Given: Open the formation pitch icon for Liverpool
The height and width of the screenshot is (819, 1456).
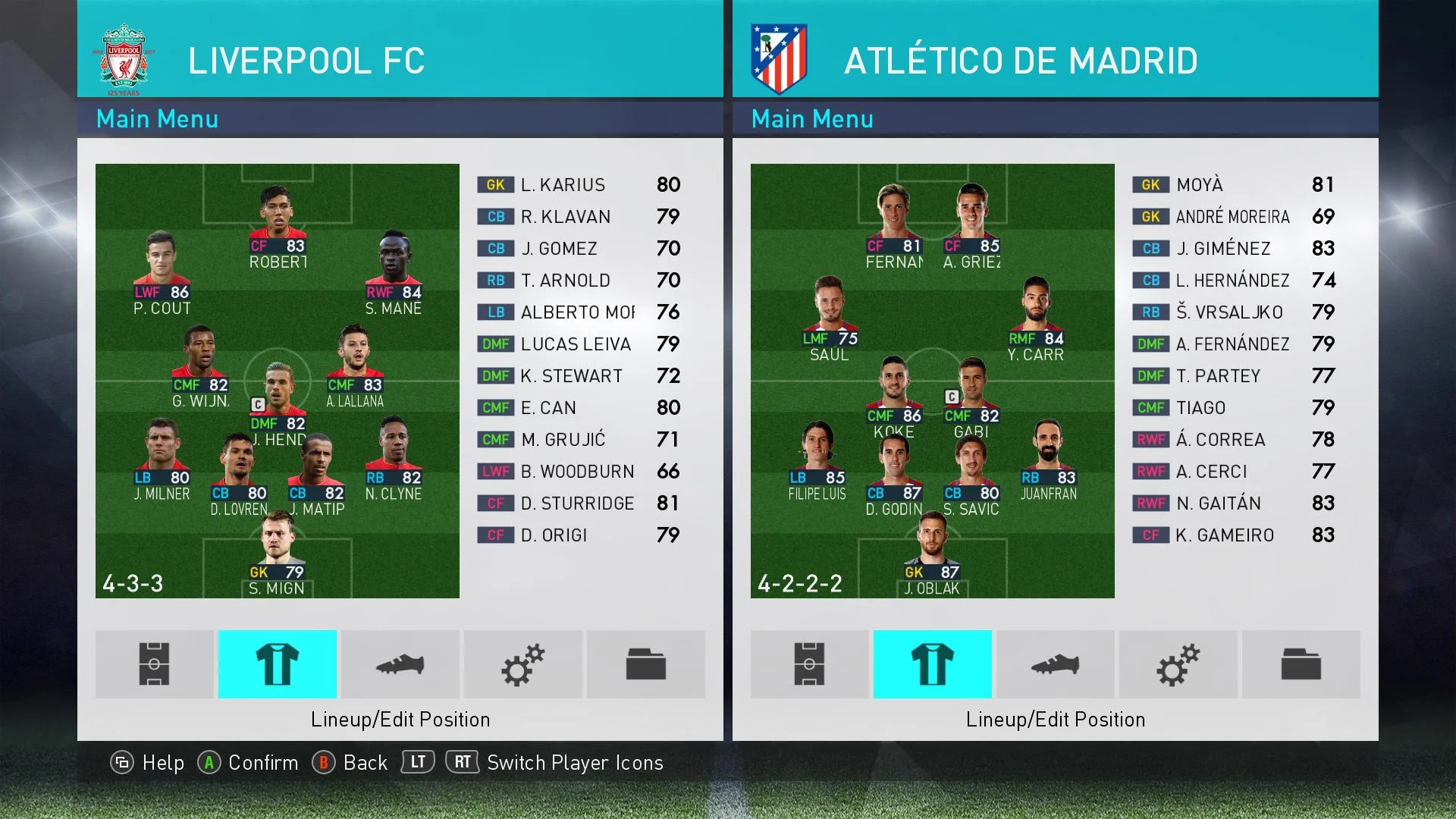Looking at the screenshot, I should point(154,664).
